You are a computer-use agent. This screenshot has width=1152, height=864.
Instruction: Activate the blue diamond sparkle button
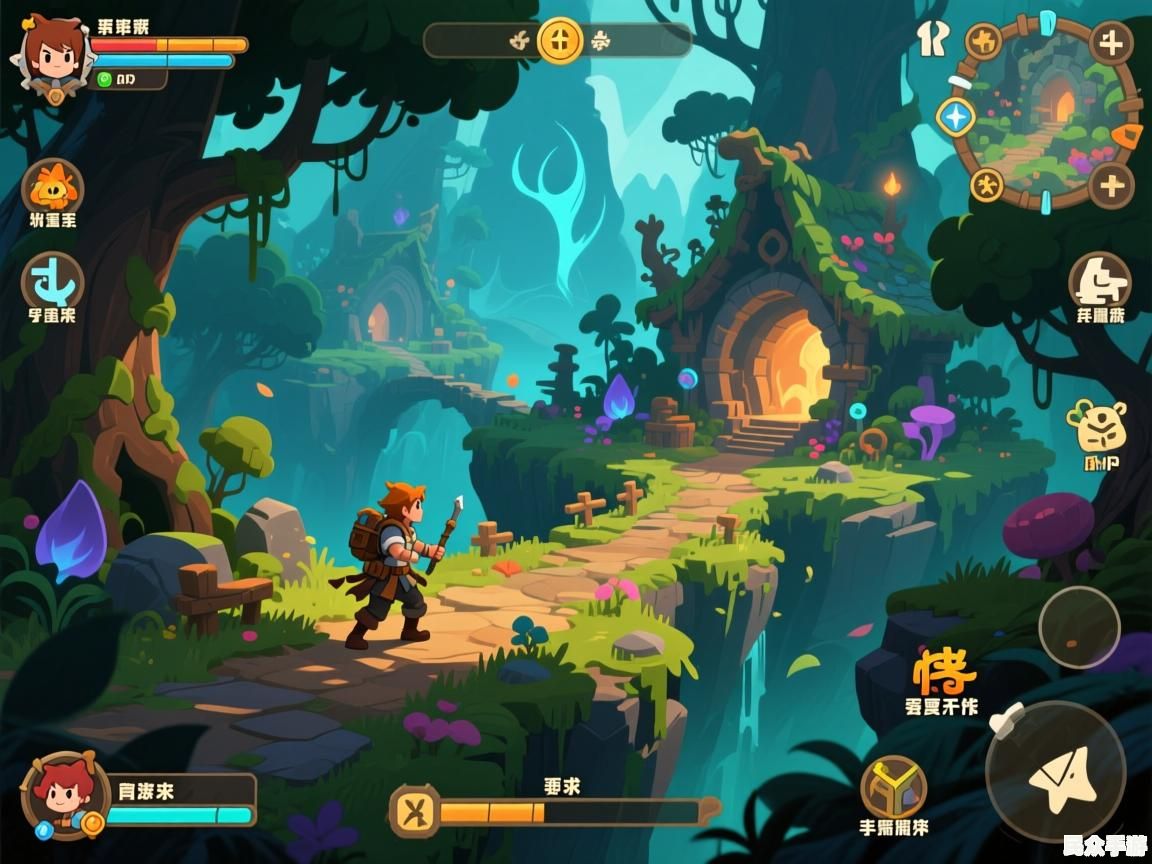(956, 117)
